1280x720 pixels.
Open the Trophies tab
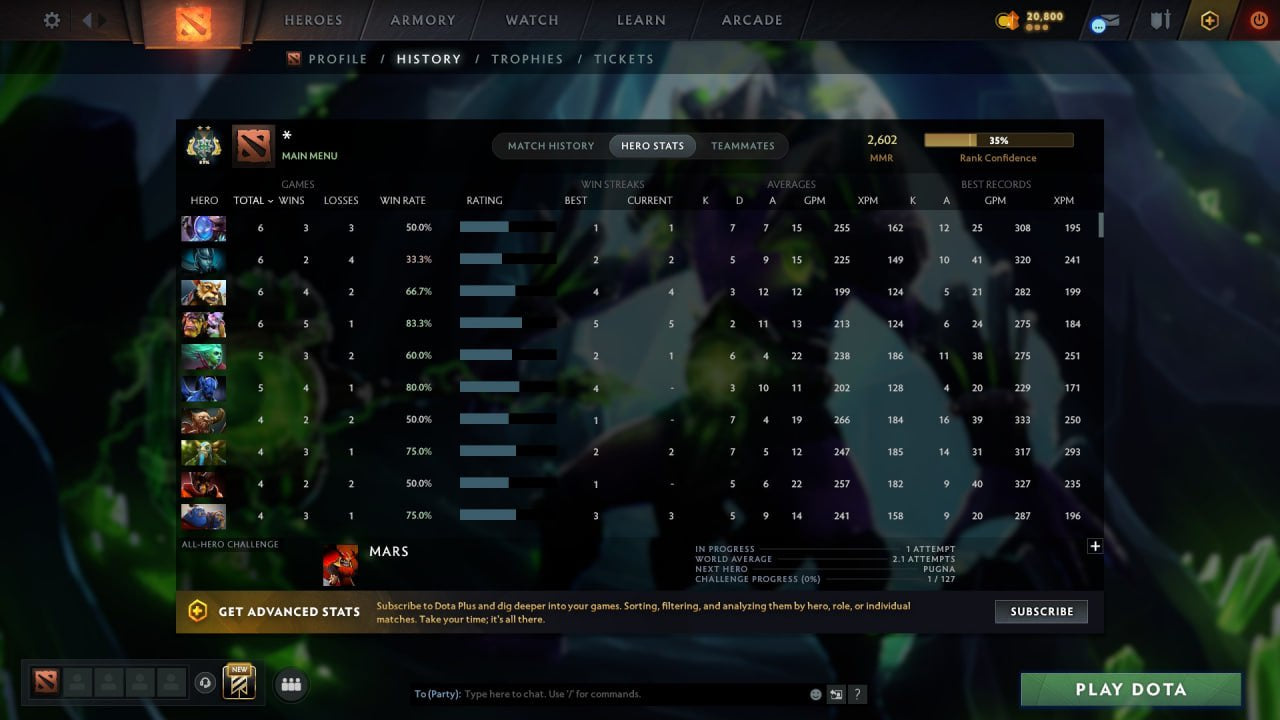527,59
